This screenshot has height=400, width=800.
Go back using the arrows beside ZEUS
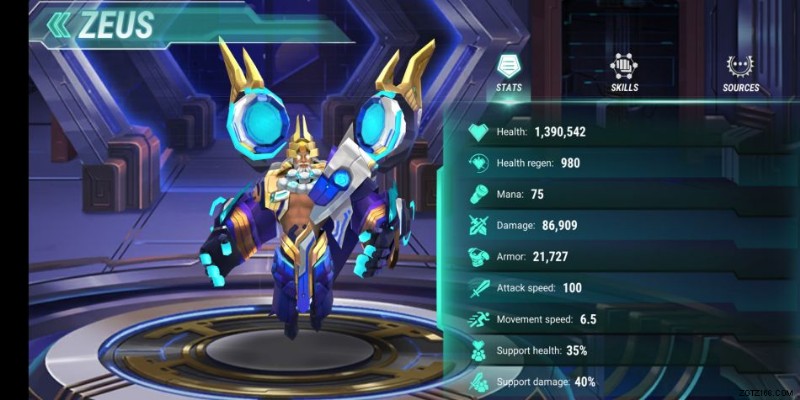59,24
